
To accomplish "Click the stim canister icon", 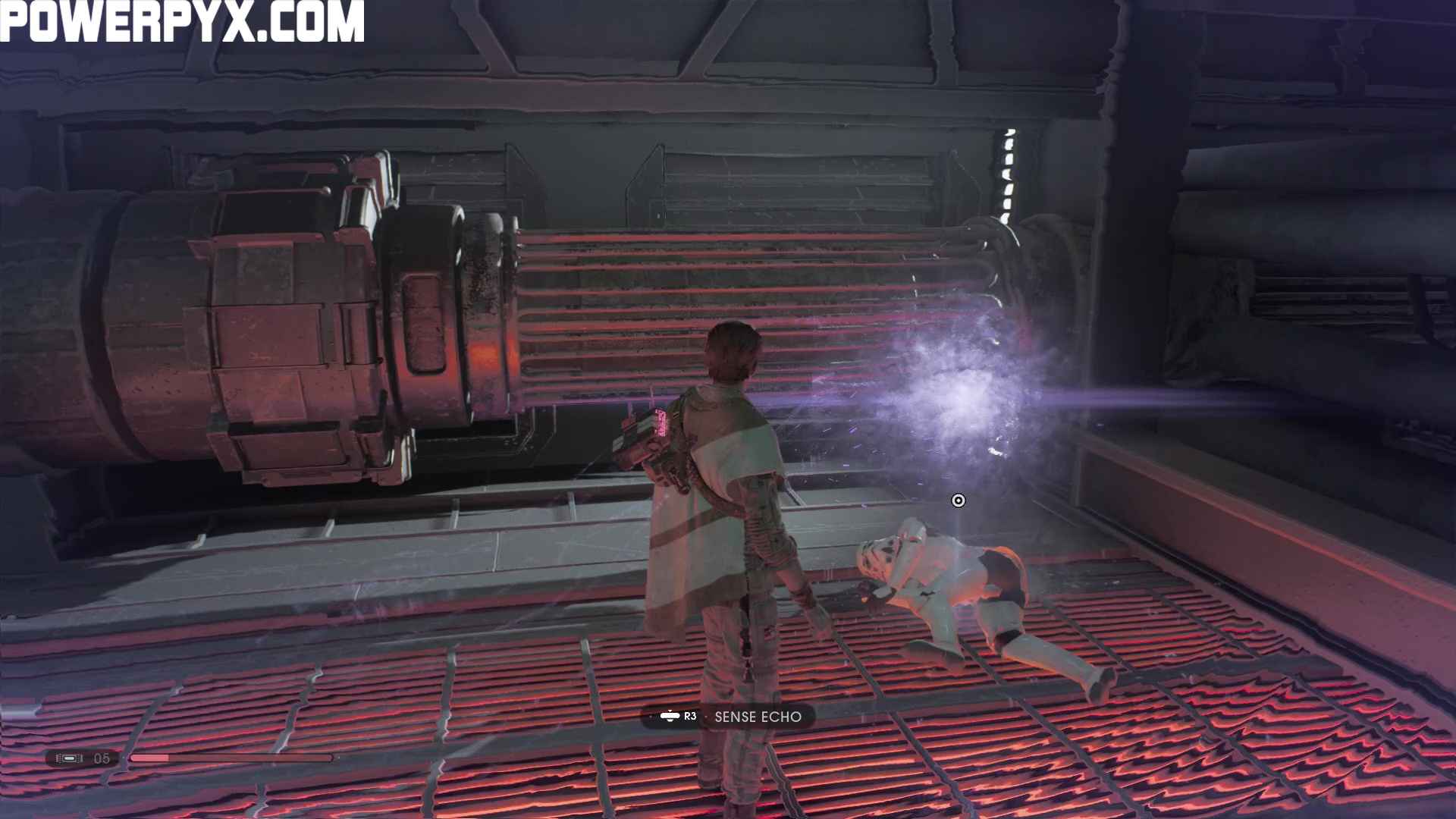I will [x=69, y=758].
